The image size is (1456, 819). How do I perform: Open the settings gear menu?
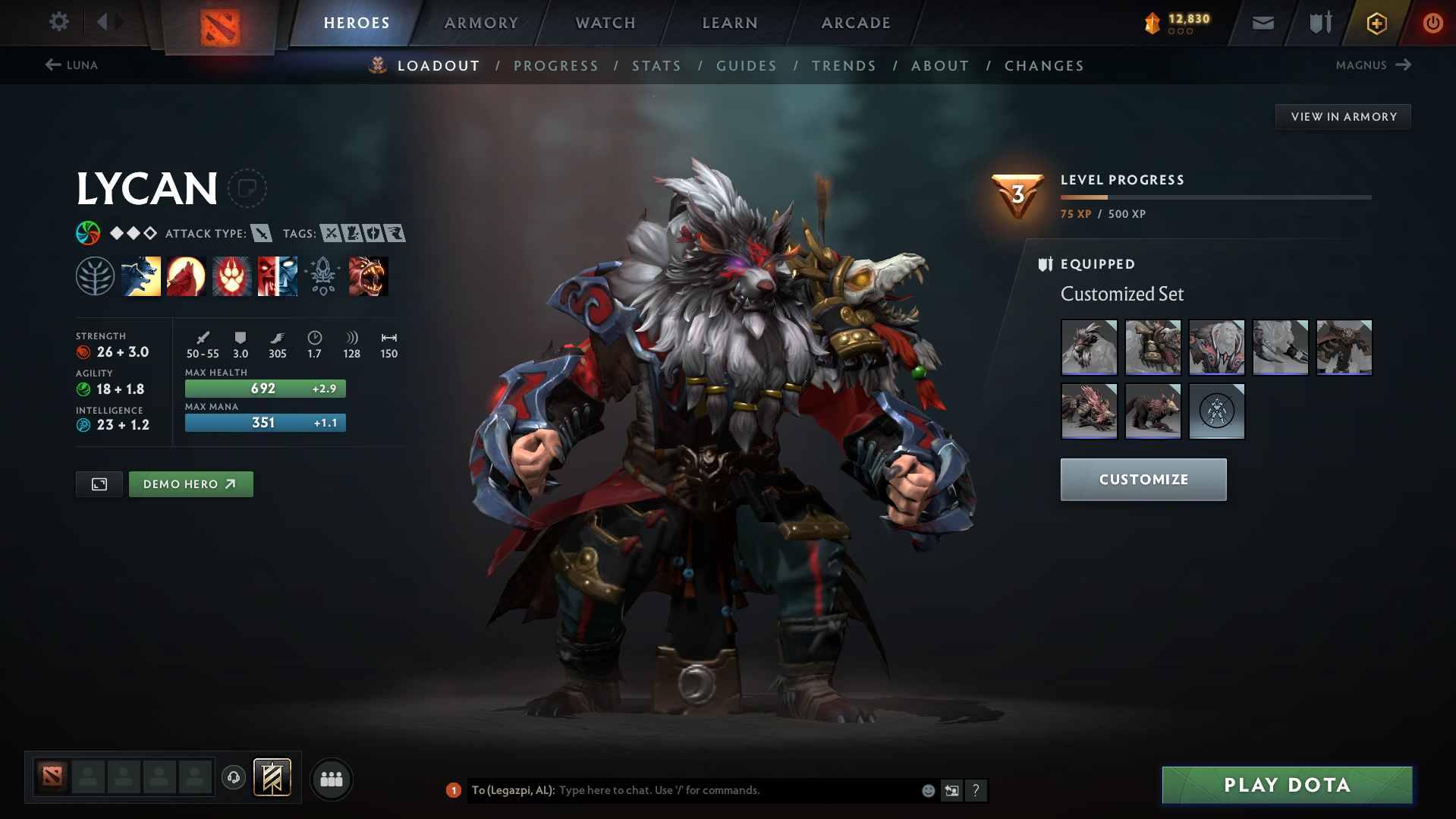[x=59, y=23]
